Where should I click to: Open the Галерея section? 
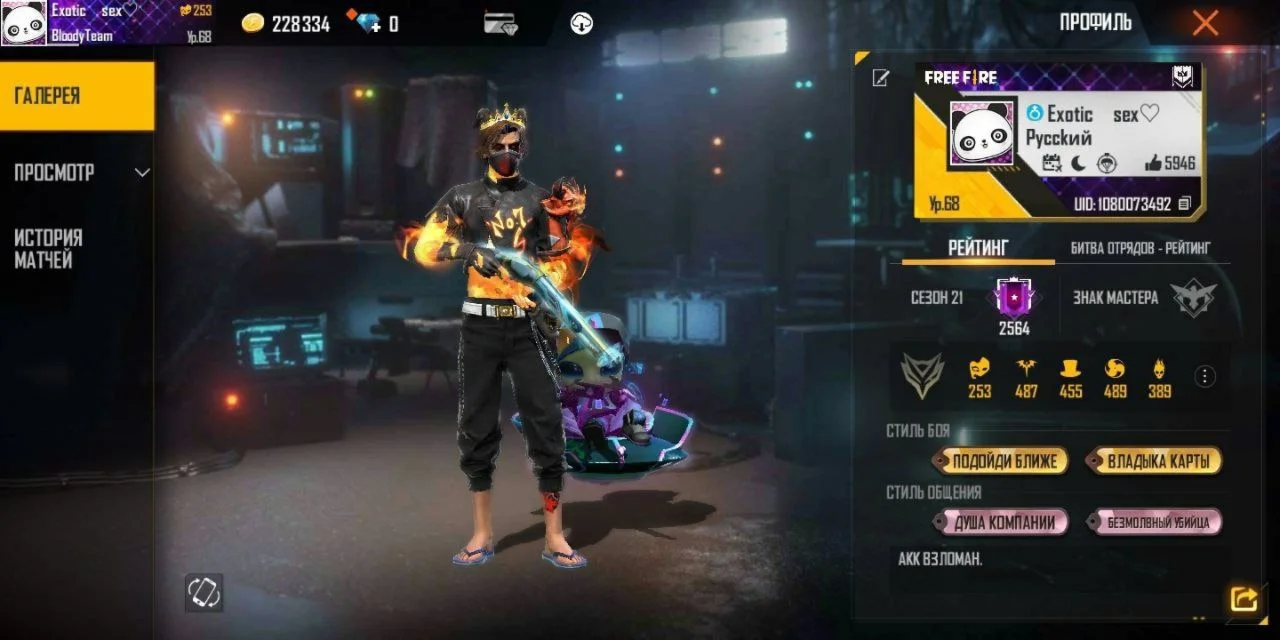click(x=77, y=96)
